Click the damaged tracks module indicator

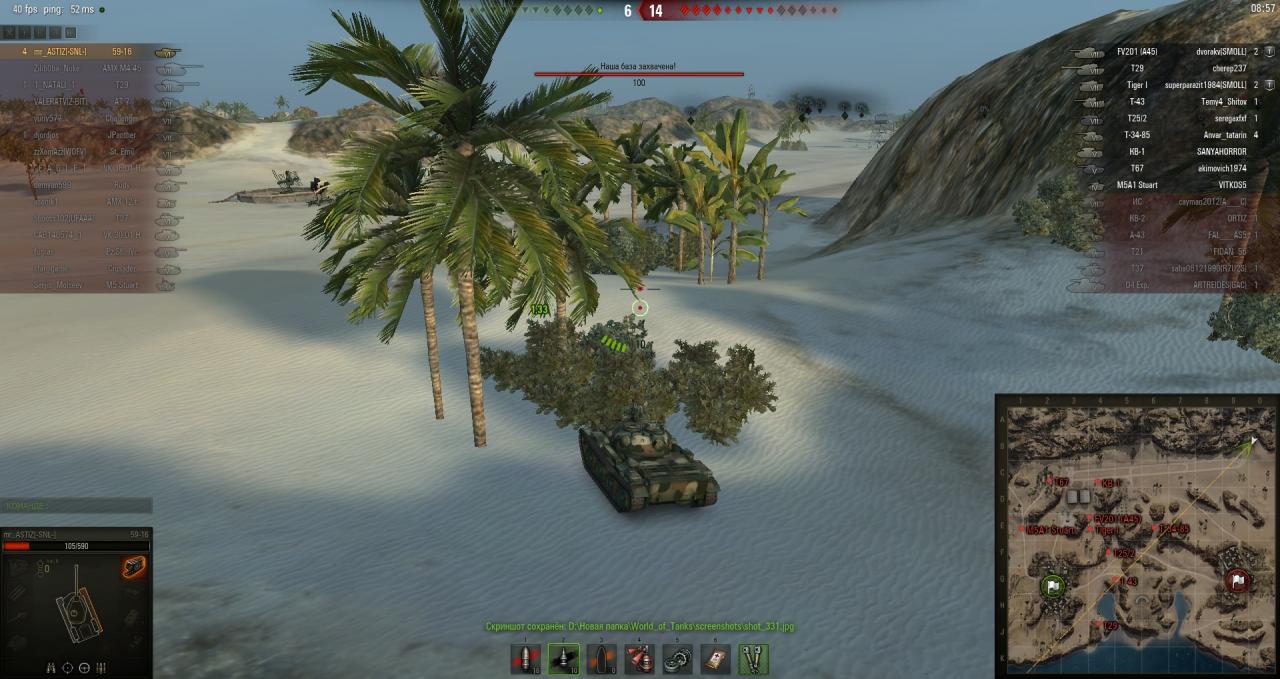[x=134, y=567]
